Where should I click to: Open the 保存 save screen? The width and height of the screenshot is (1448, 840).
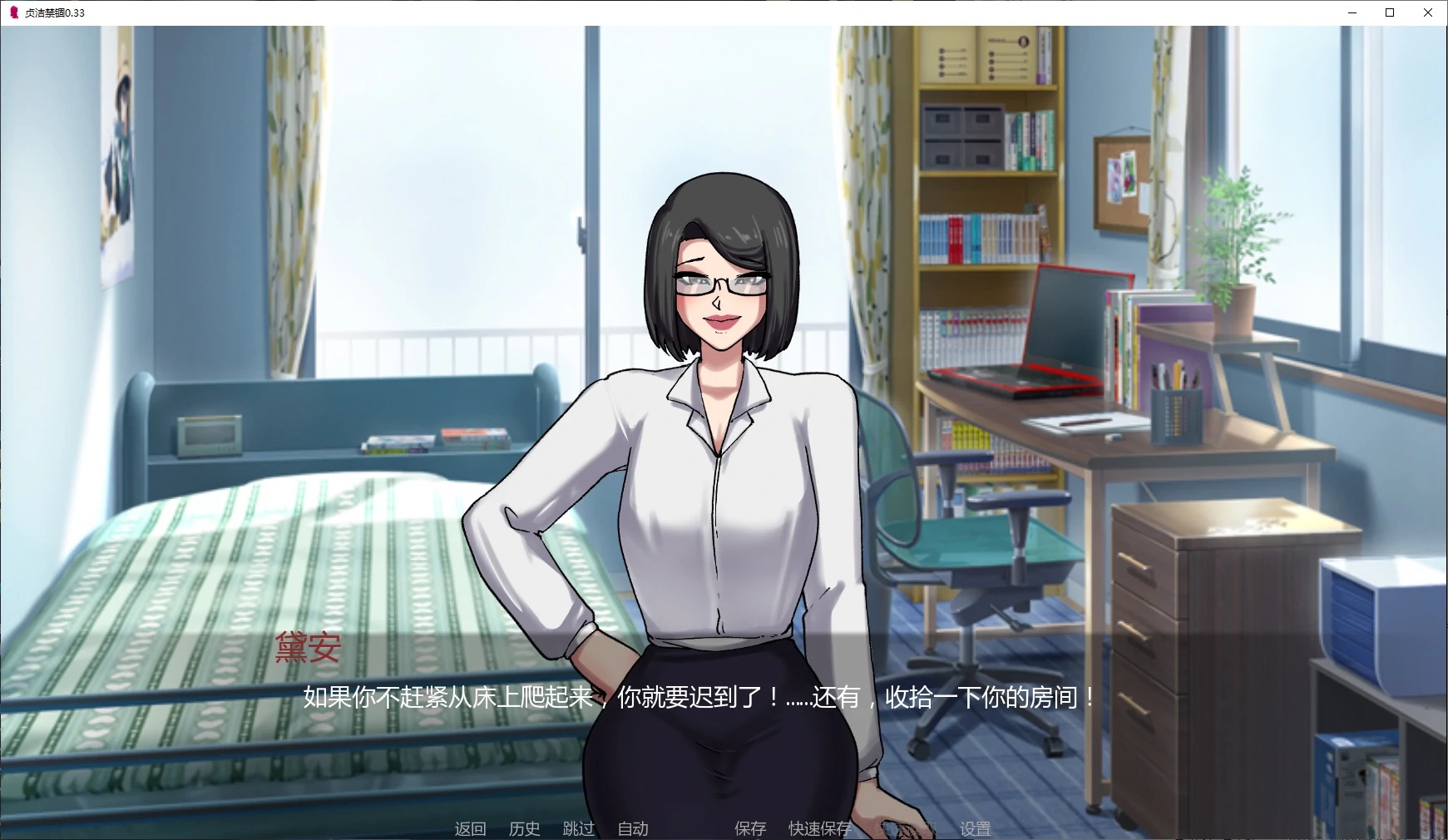[748, 828]
